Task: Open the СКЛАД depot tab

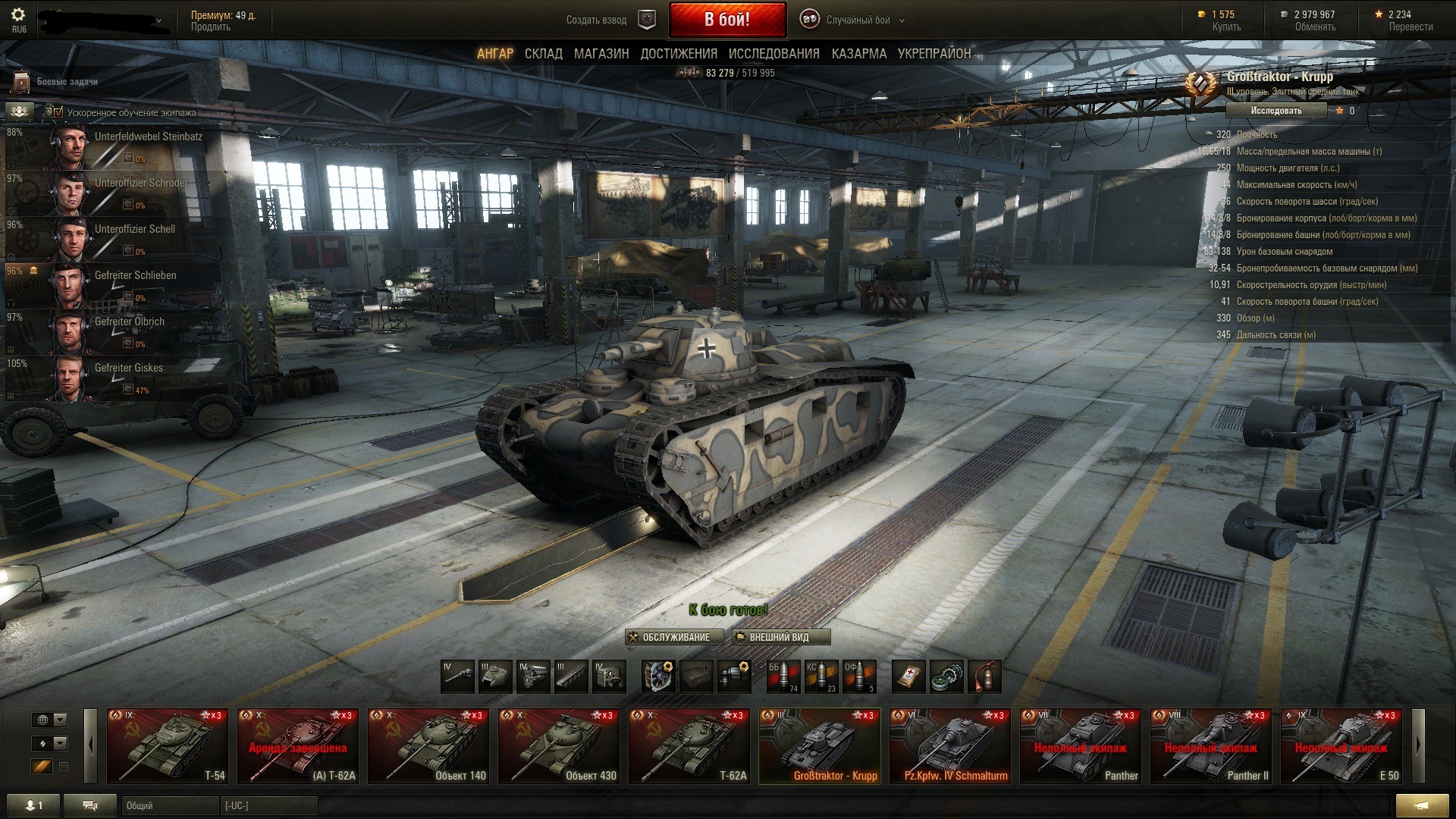Action: (543, 54)
